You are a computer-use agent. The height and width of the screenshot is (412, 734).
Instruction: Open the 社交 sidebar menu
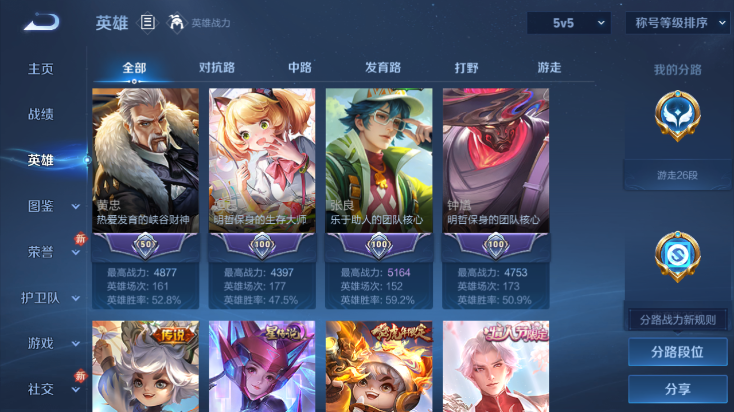click(x=50, y=389)
